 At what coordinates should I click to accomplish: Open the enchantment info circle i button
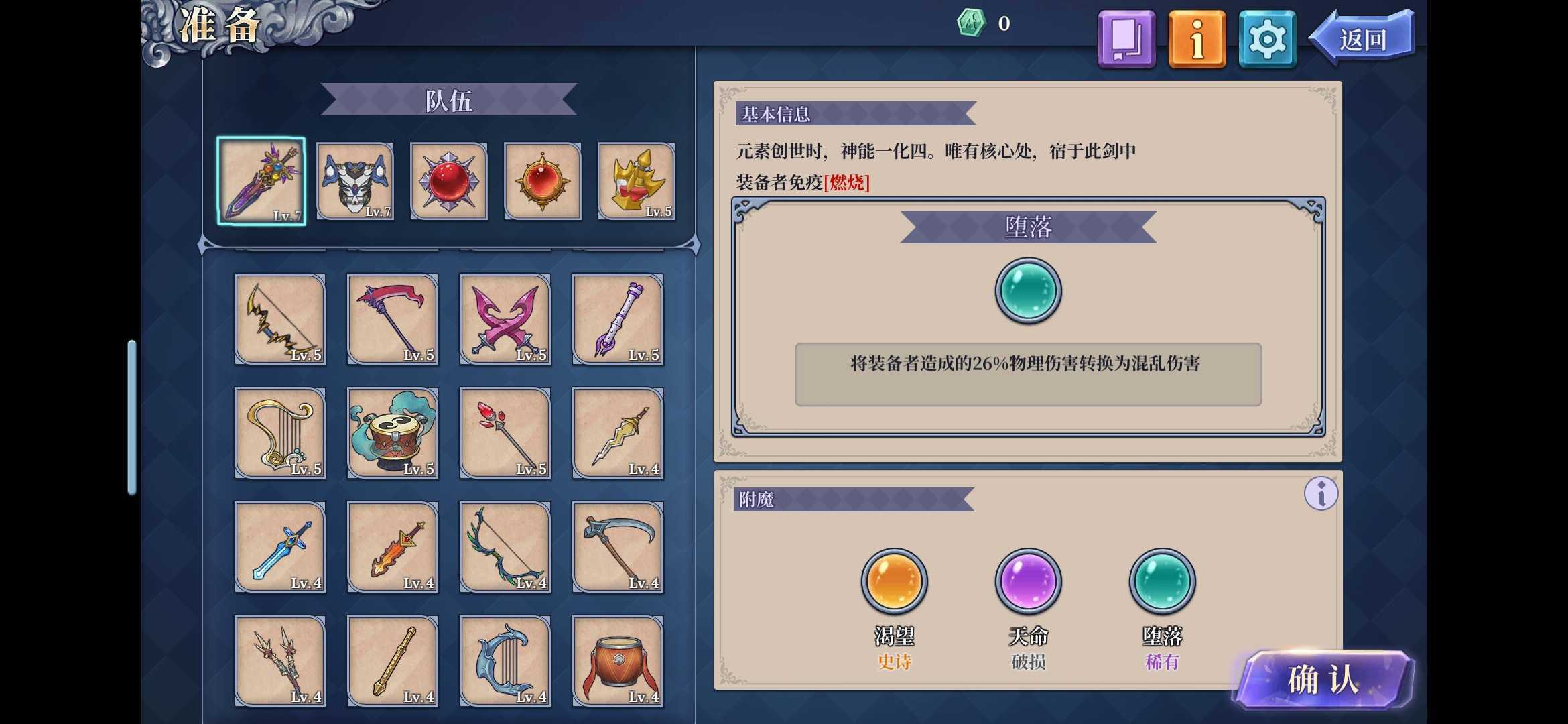click(x=1321, y=494)
